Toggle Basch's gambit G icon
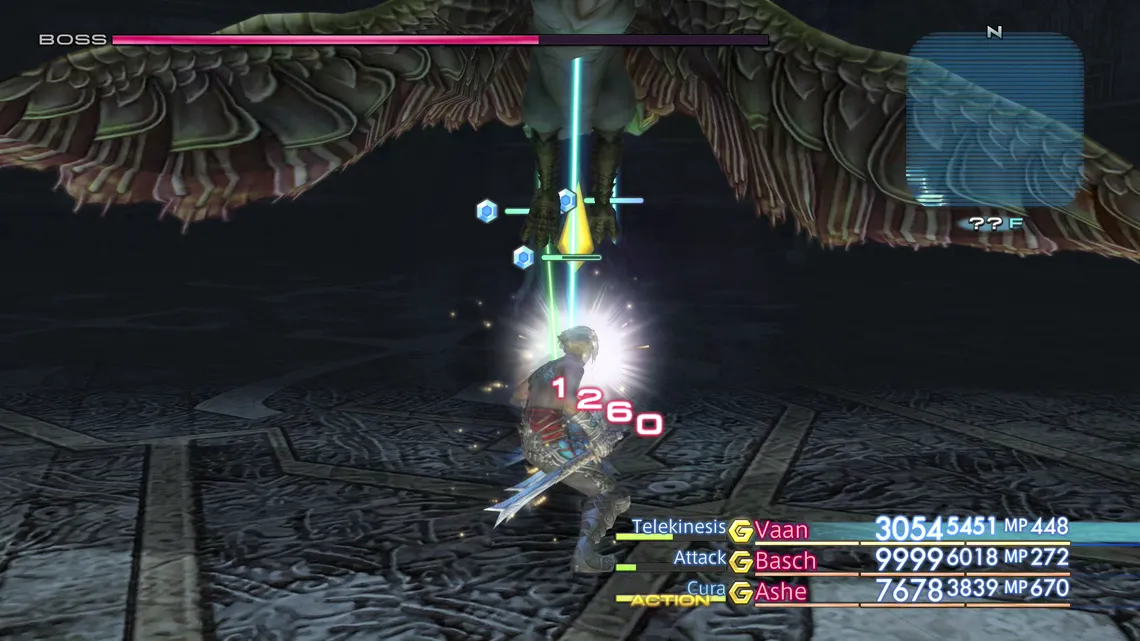The image size is (1140, 641). (x=740, y=562)
